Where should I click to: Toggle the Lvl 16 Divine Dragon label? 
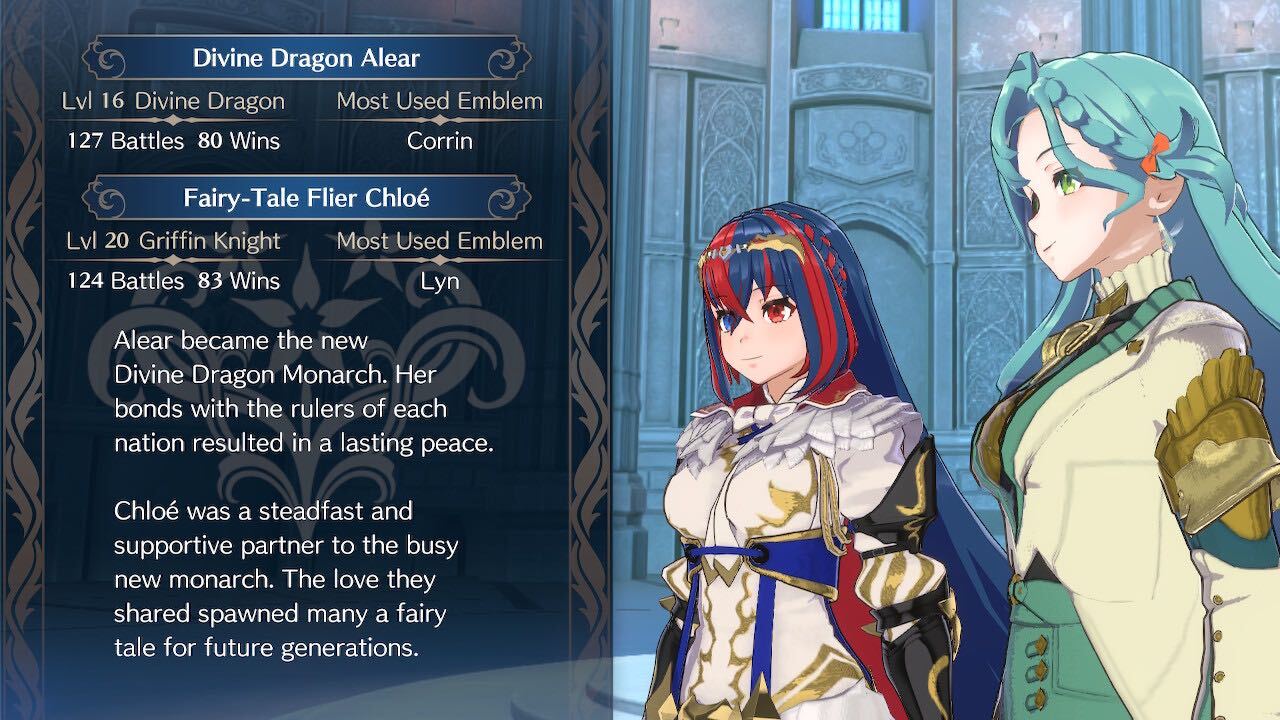click(x=173, y=100)
